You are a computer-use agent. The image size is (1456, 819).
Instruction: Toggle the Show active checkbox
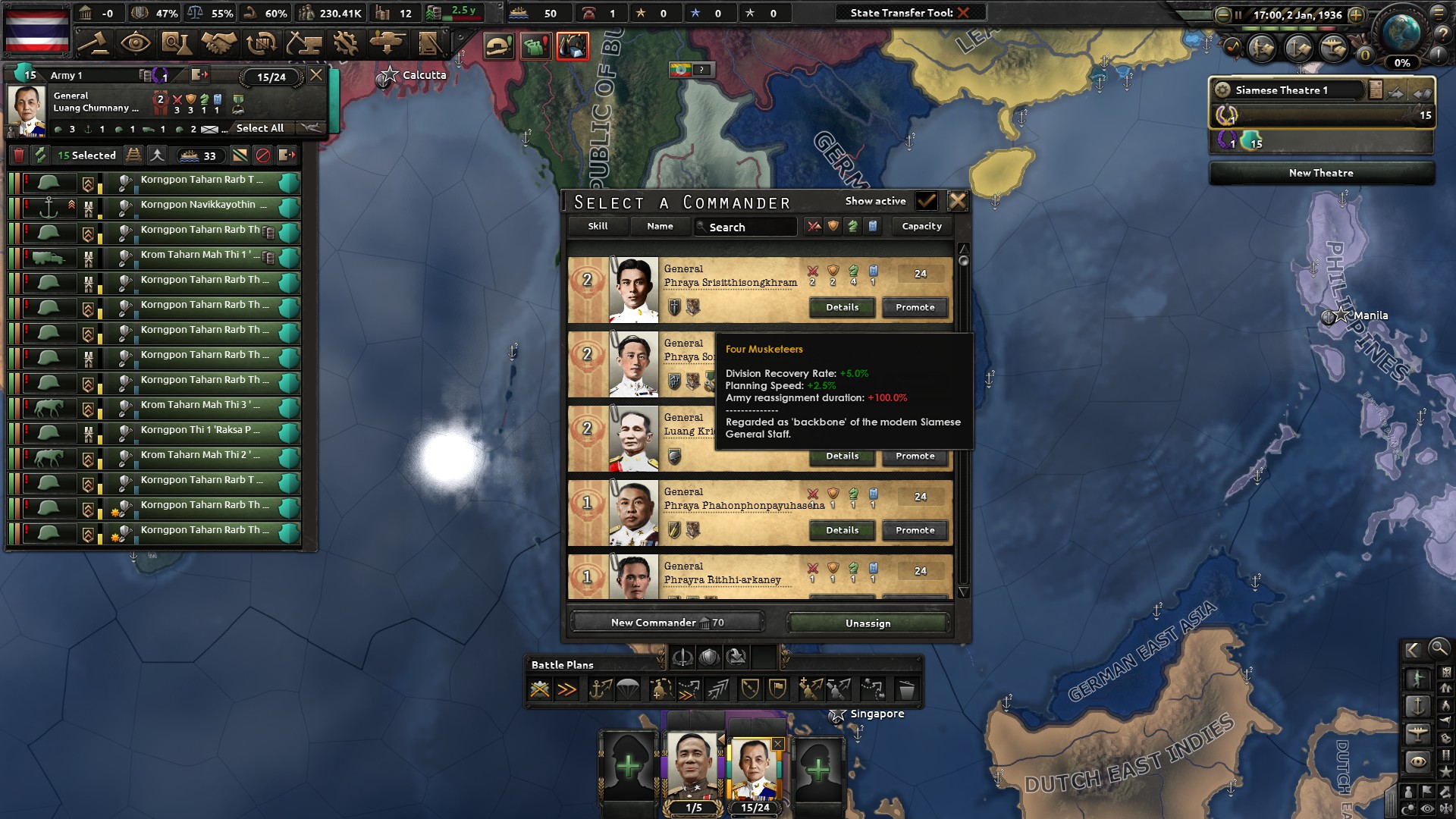(x=927, y=201)
